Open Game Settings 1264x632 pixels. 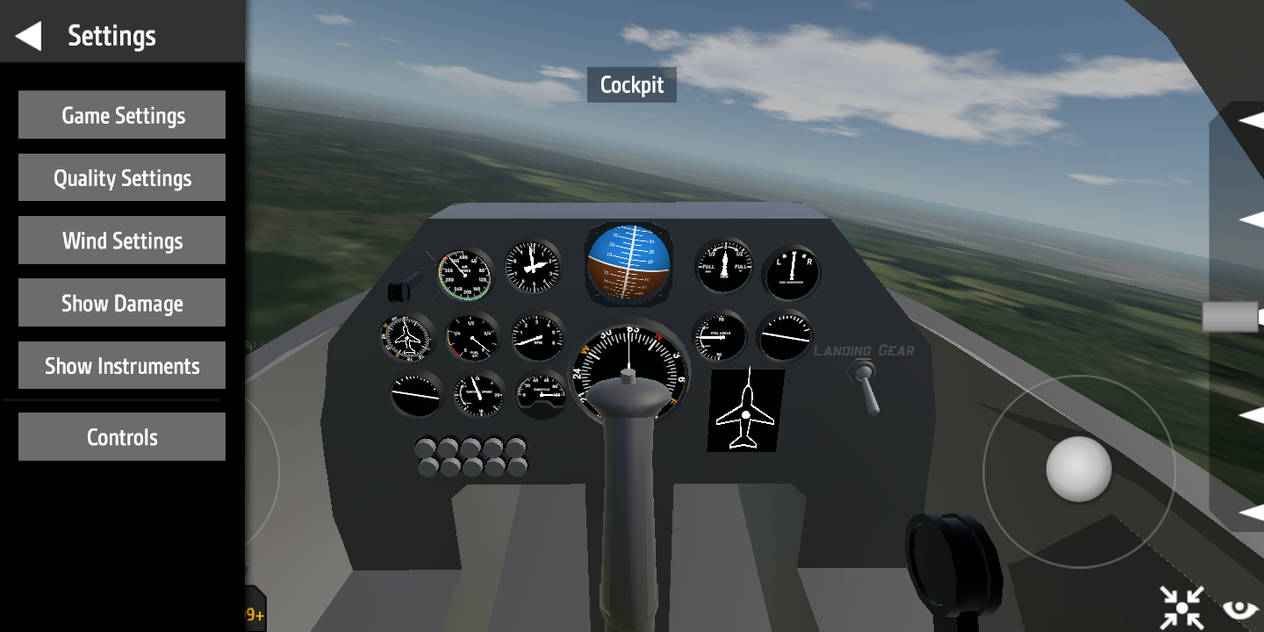click(122, 115)
